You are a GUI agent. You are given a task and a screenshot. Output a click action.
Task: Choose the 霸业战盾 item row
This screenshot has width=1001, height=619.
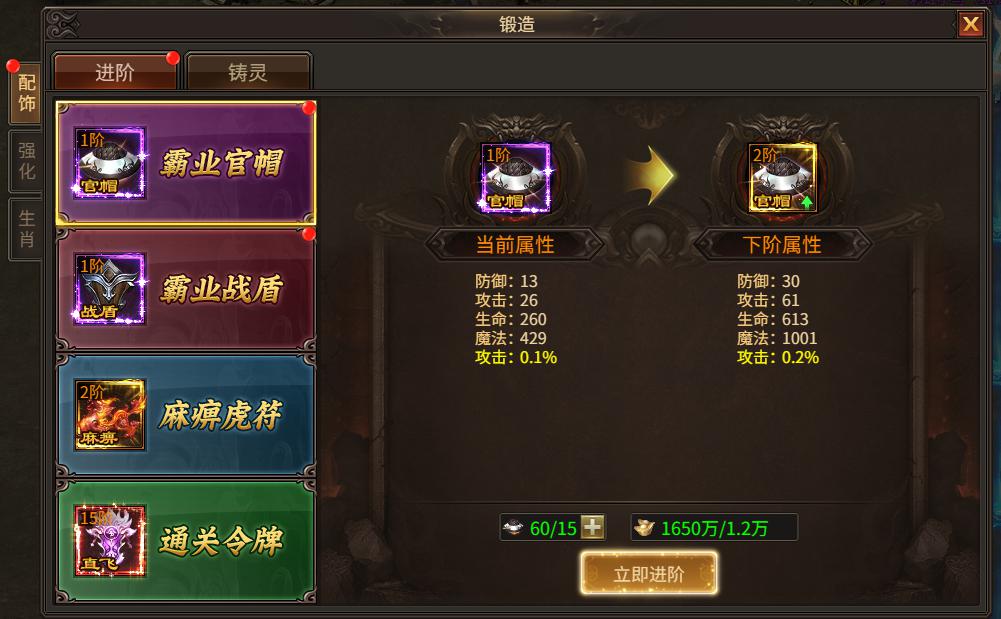186,289
